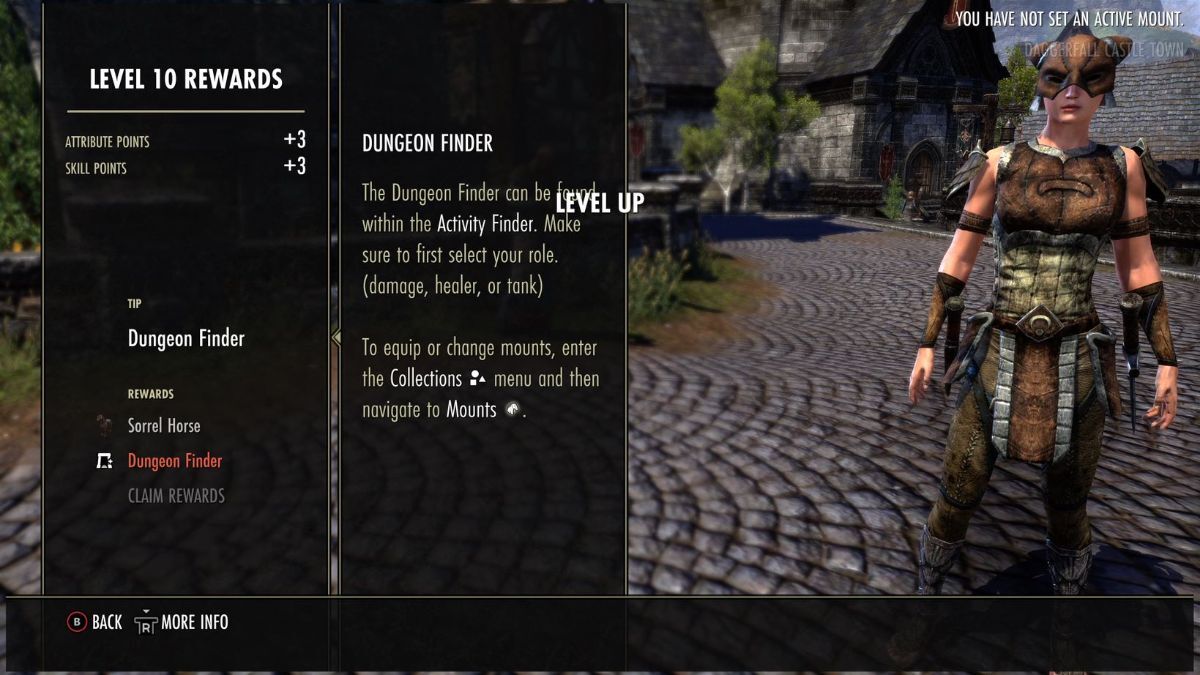Select the Sorrel Horse reward

(164, 426)
